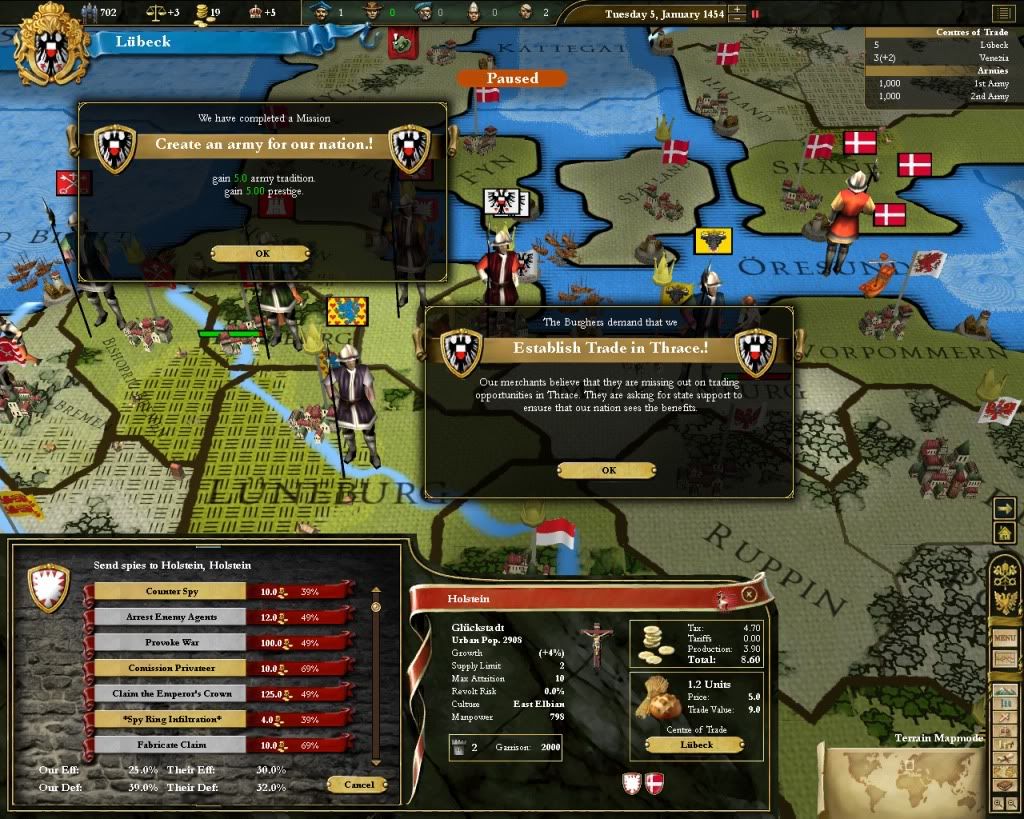Acknowledge the Establish Trade in Thrace mission
1024x819 pixels.
click(607, 470)
